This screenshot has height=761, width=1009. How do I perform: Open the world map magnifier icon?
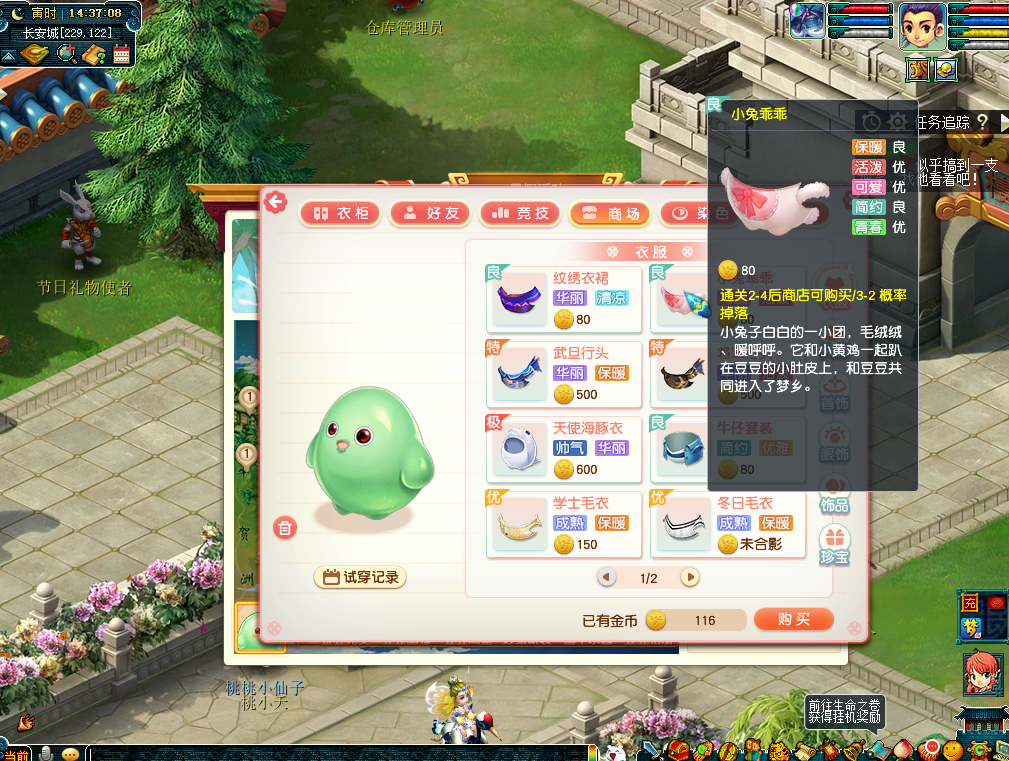pos(67,55)
